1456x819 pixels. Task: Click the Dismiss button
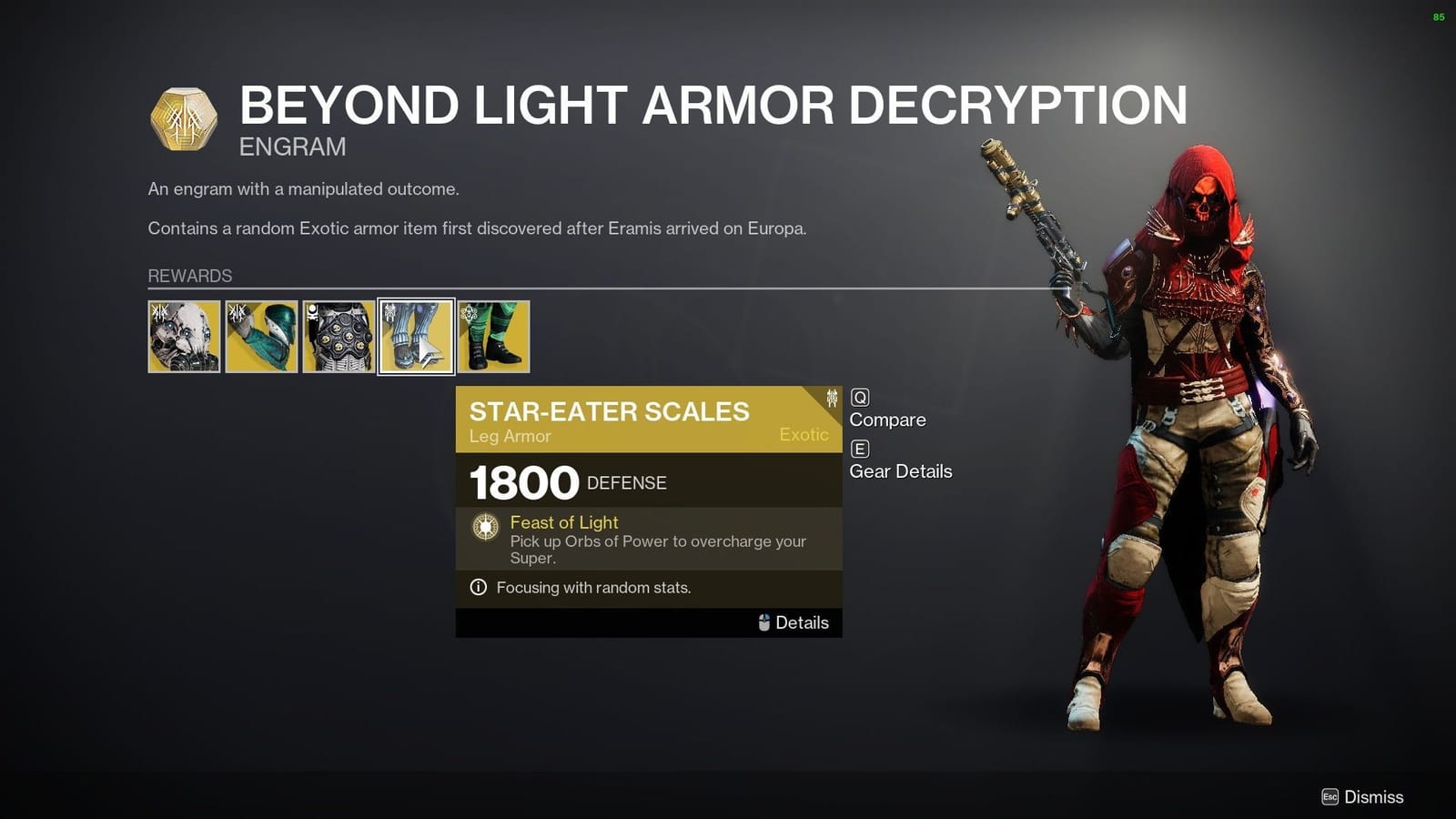pyautogui.click(x=1376, y=795)
